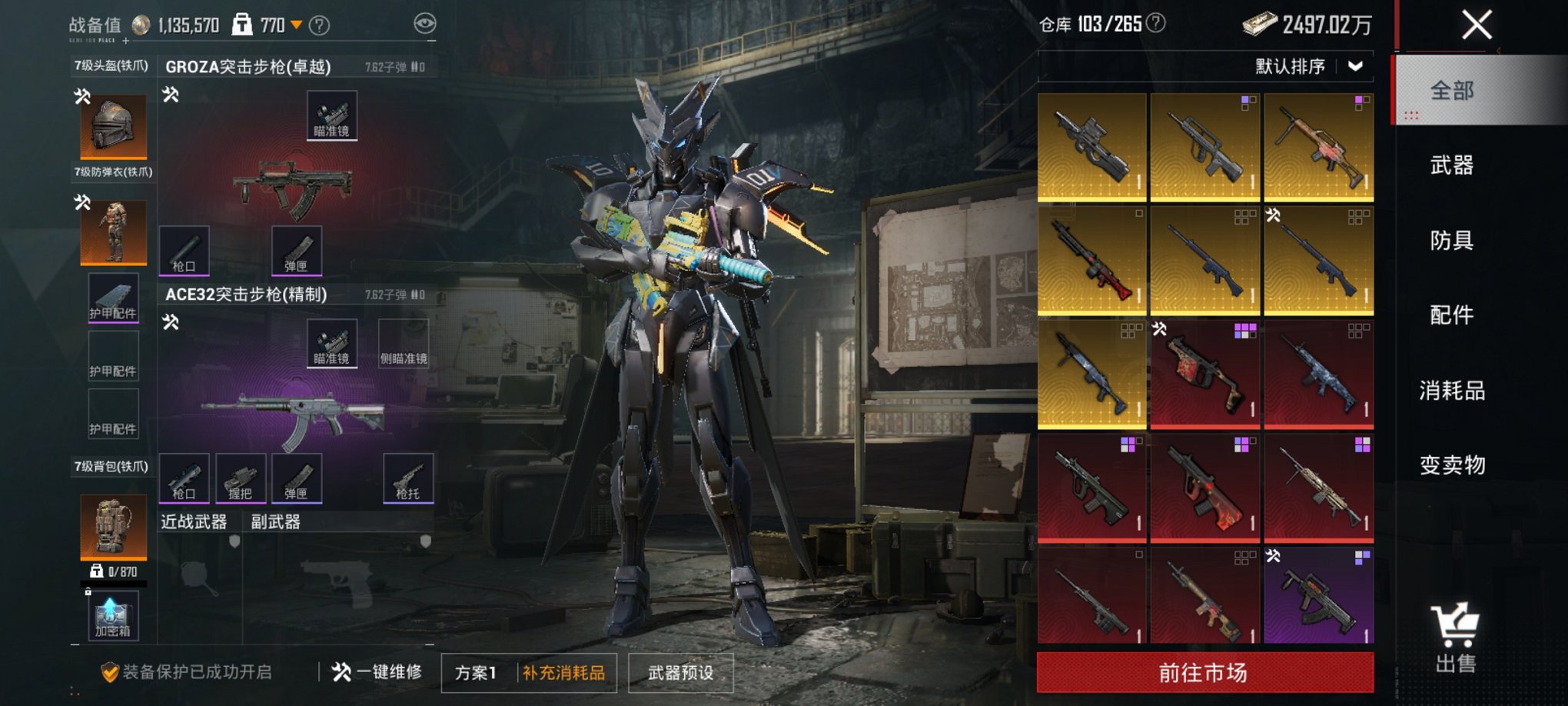The image size is (1568, 706).
Task: Switch to 消耗品 consumables tab
Action: click(x=1451, y=391)
